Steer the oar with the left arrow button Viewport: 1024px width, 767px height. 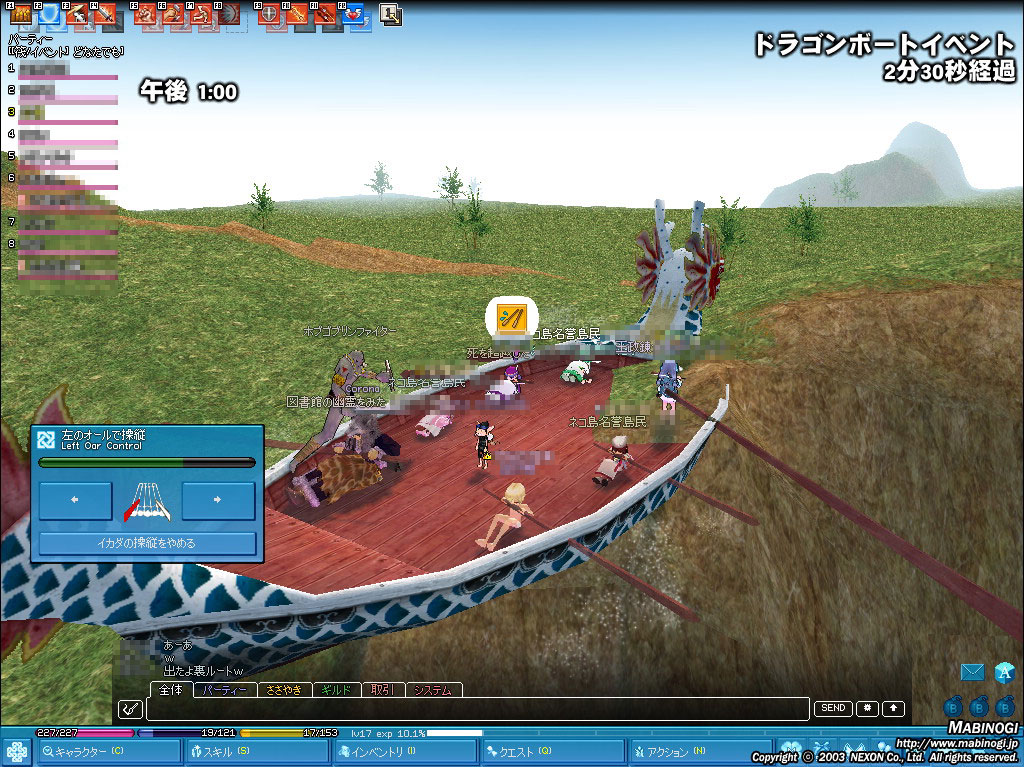pos(76,501)
